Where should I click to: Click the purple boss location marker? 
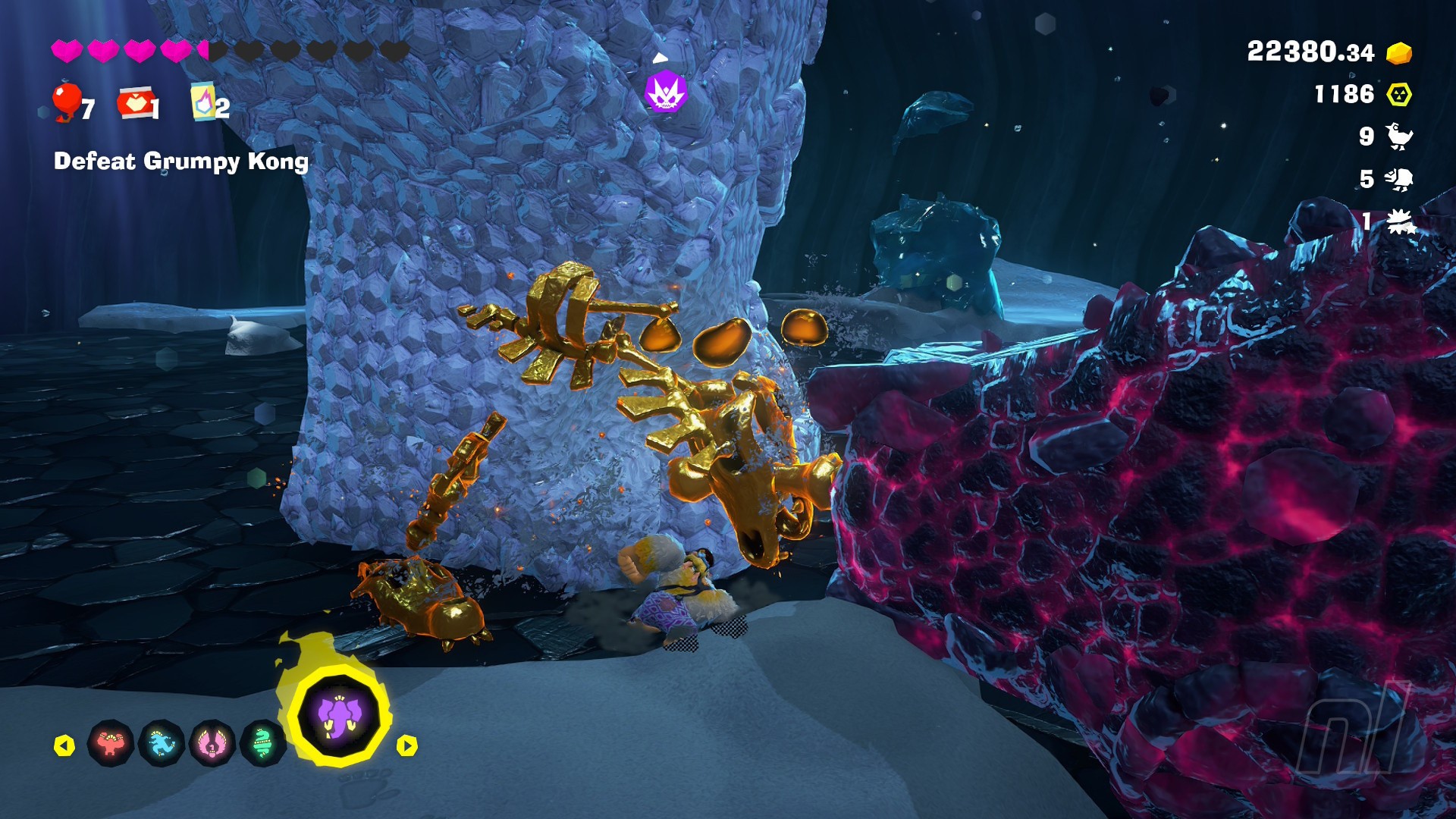point(665,92)
